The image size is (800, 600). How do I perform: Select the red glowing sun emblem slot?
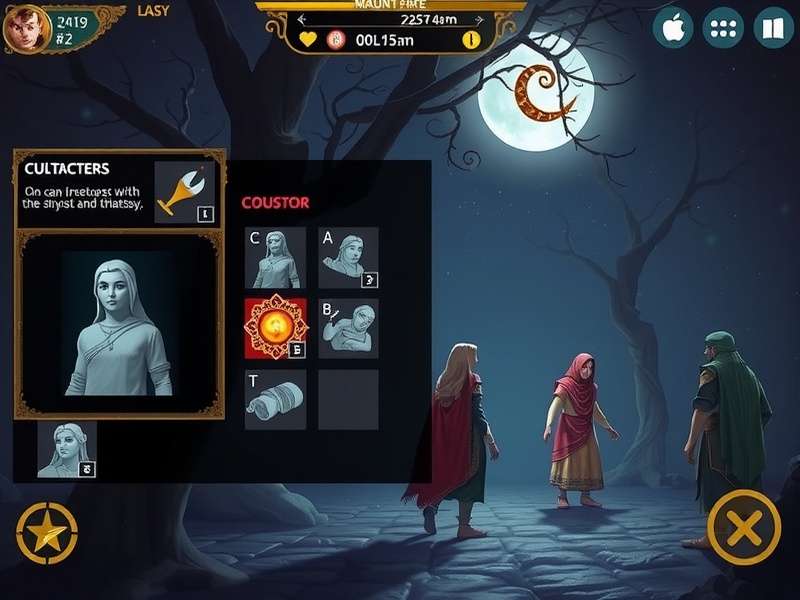pyautogui.click(x=275, y=328)
